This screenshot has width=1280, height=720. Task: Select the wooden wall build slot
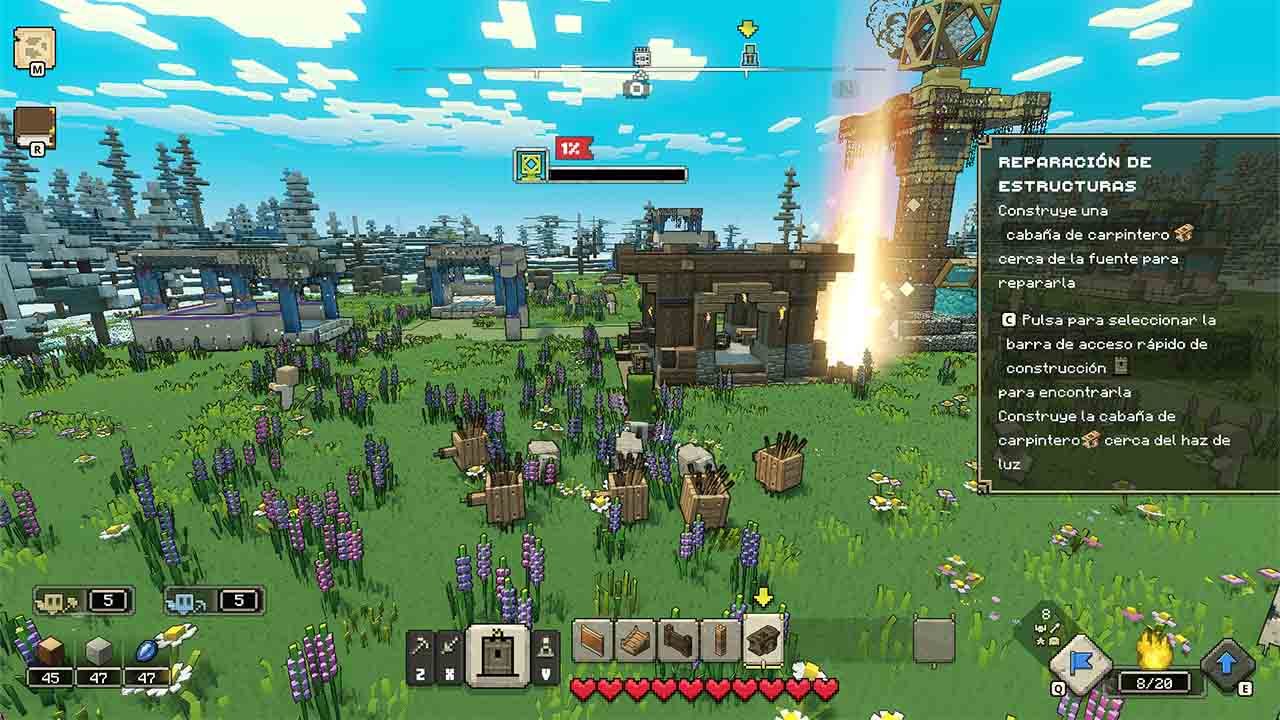coord(593,641)
